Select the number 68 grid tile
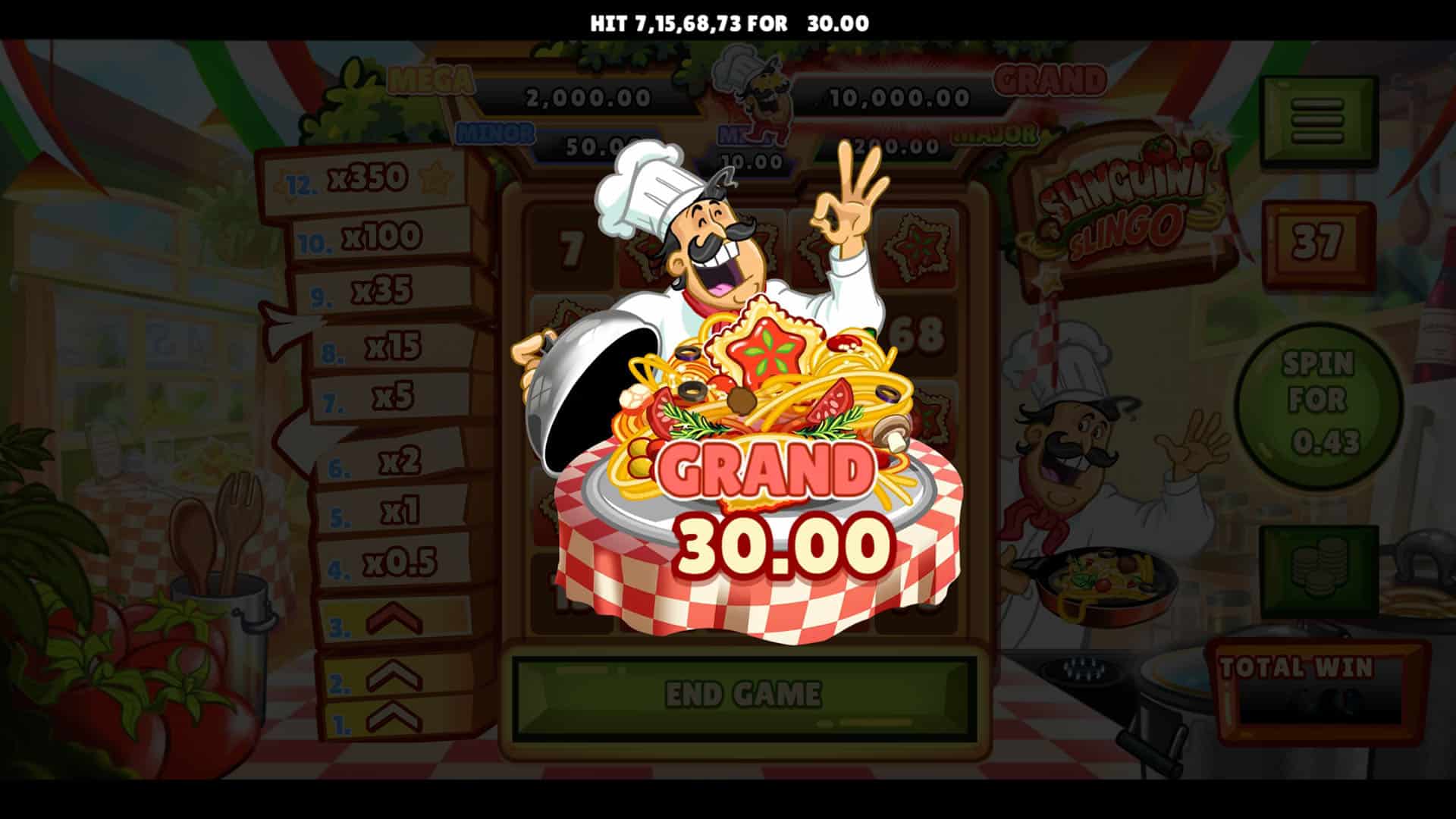 click(919, 334)
